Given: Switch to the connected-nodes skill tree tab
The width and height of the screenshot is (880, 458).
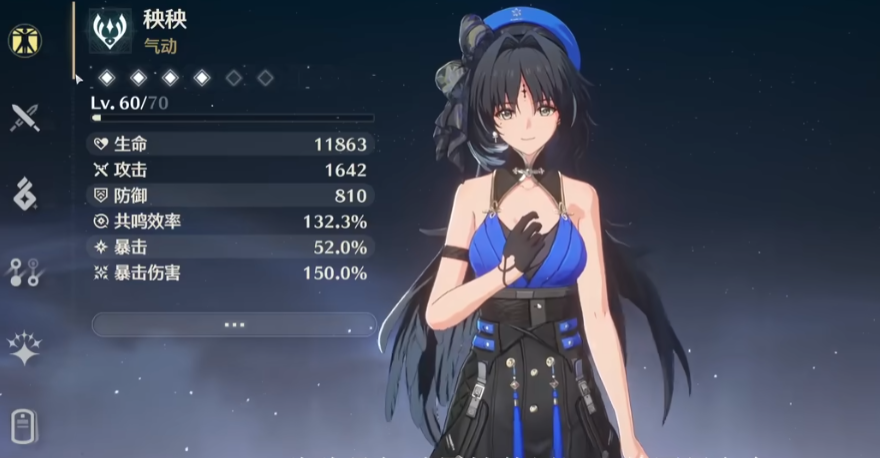Looking at the screenshot, I should [x=24, y=270].
